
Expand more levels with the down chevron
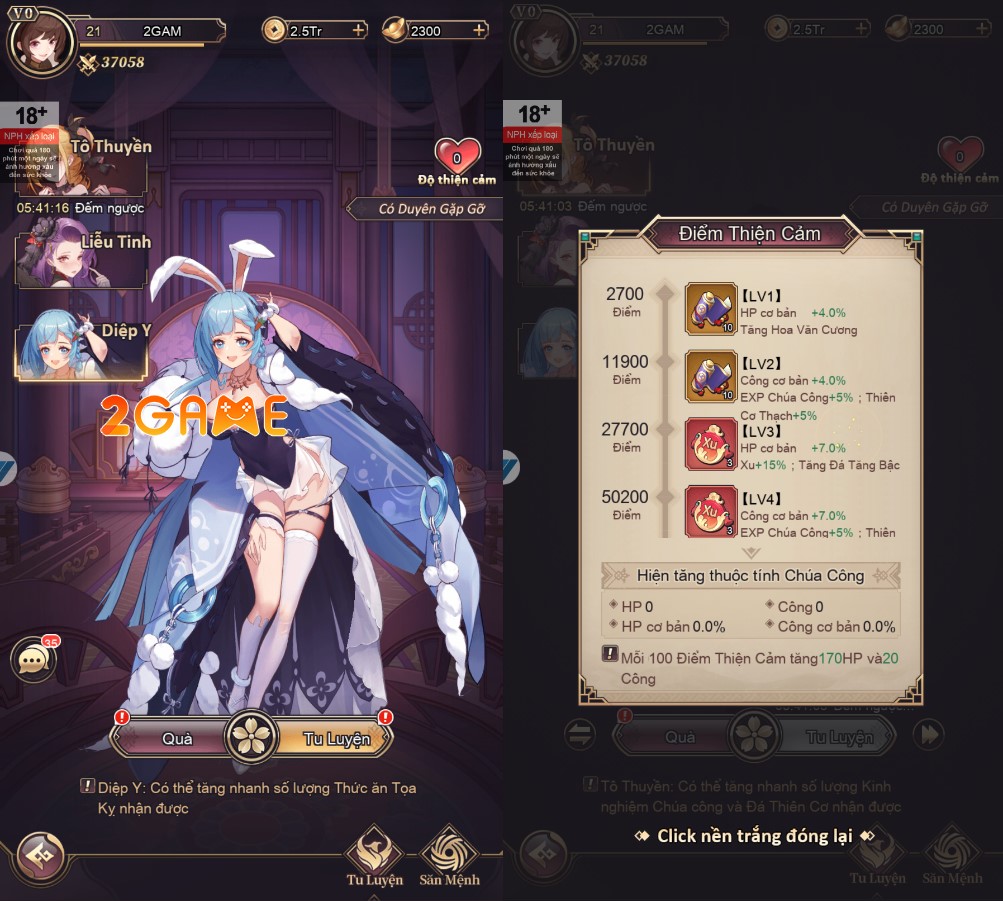751,551
